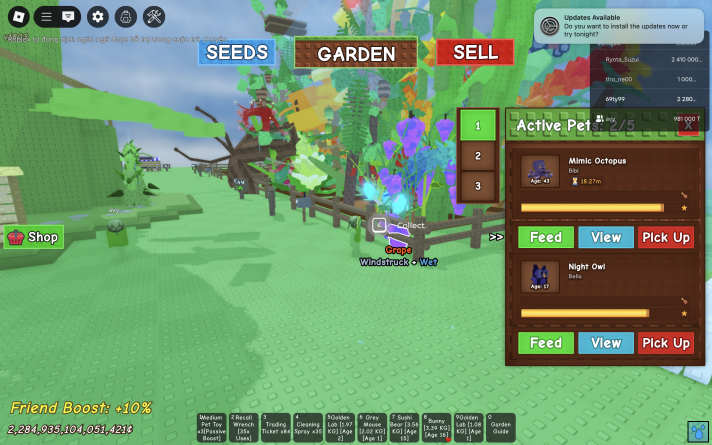View the Mimic Octopus details
Viewport: 712px width, 445px height.
point(606,237)
